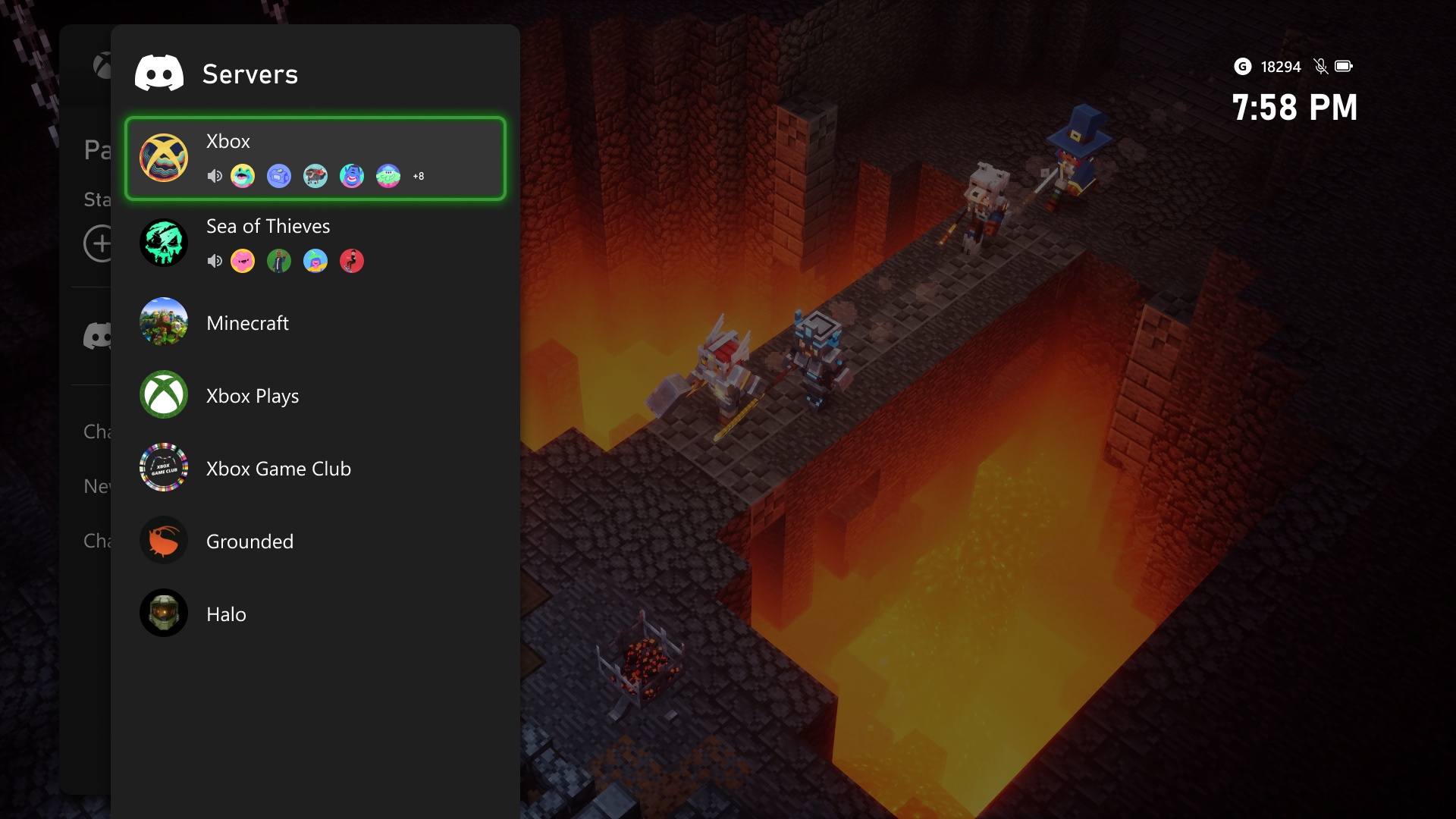
Task: Click the Discord logo beside Servers
Action: click(x=159, y=74)
